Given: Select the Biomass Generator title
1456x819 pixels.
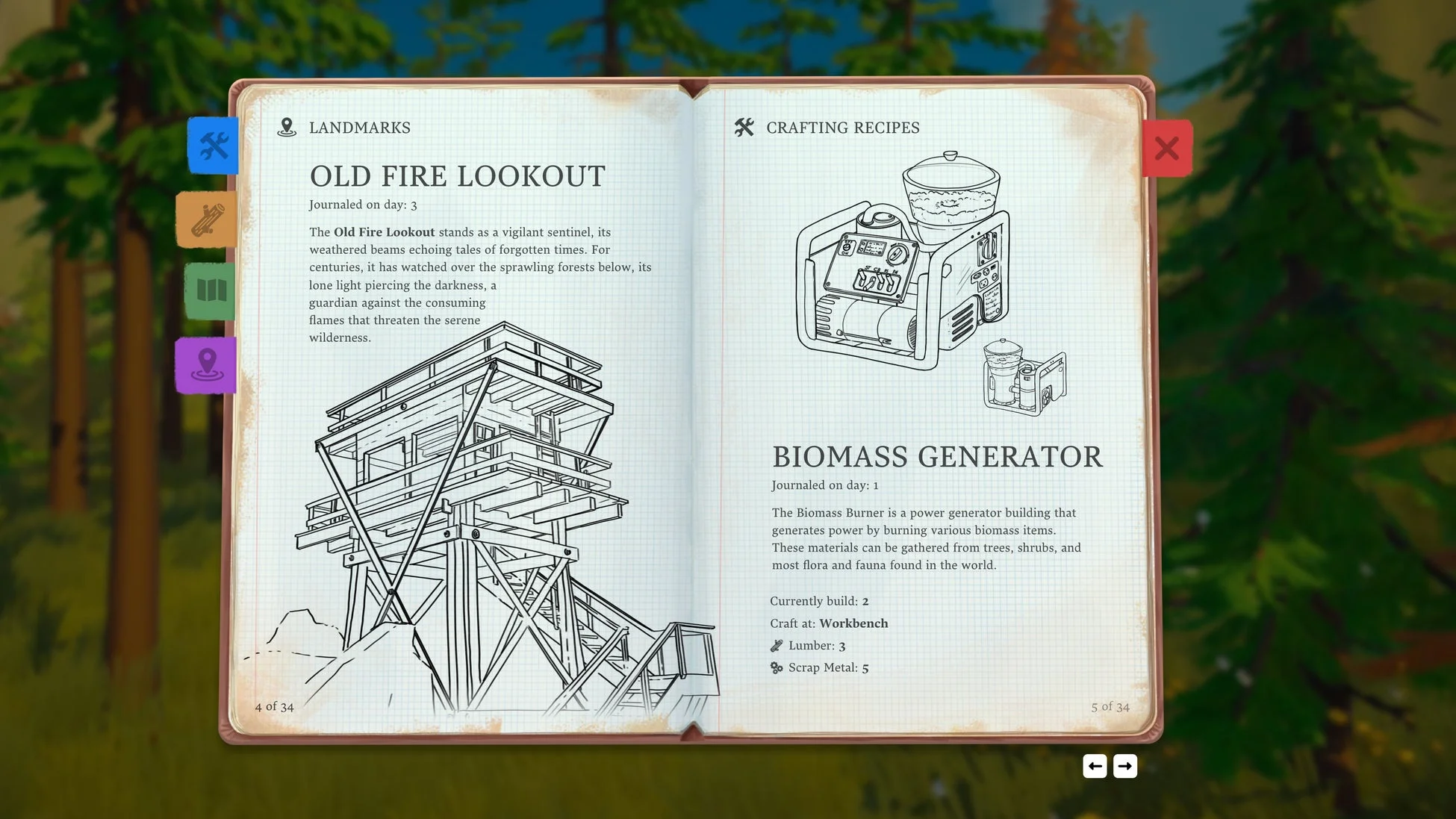Looking at the screenshot, I should (x=937, y=456).
